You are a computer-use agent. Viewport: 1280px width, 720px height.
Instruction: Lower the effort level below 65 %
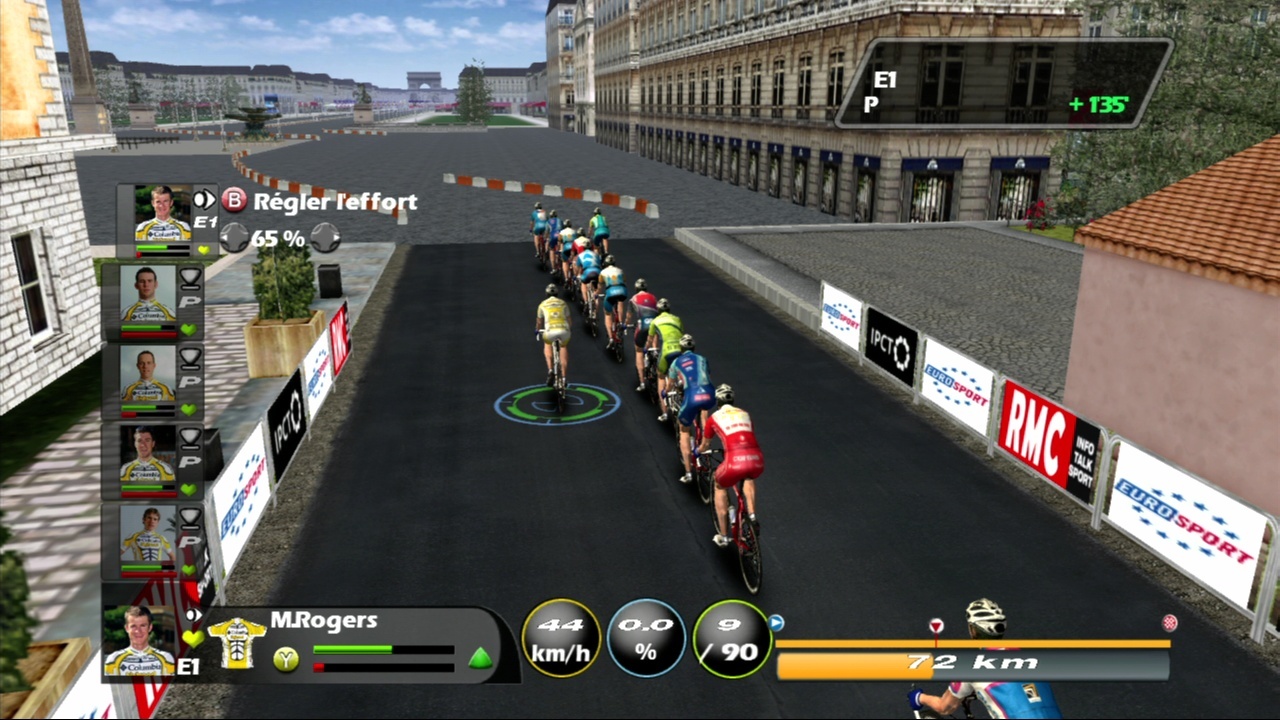[234, 238]
